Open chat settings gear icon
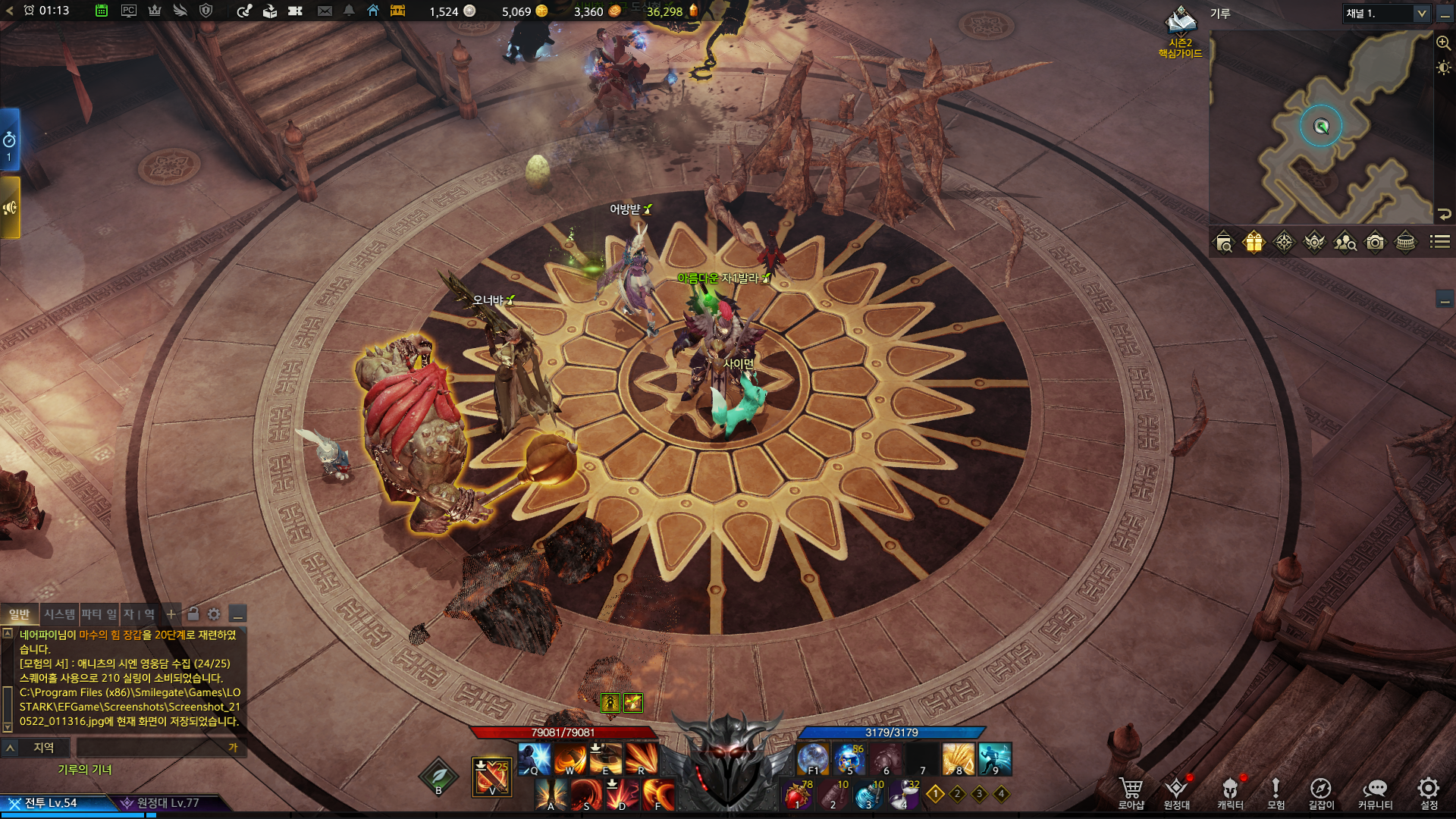This screenshot has height=819, width=1456. [x=214, y=614]
